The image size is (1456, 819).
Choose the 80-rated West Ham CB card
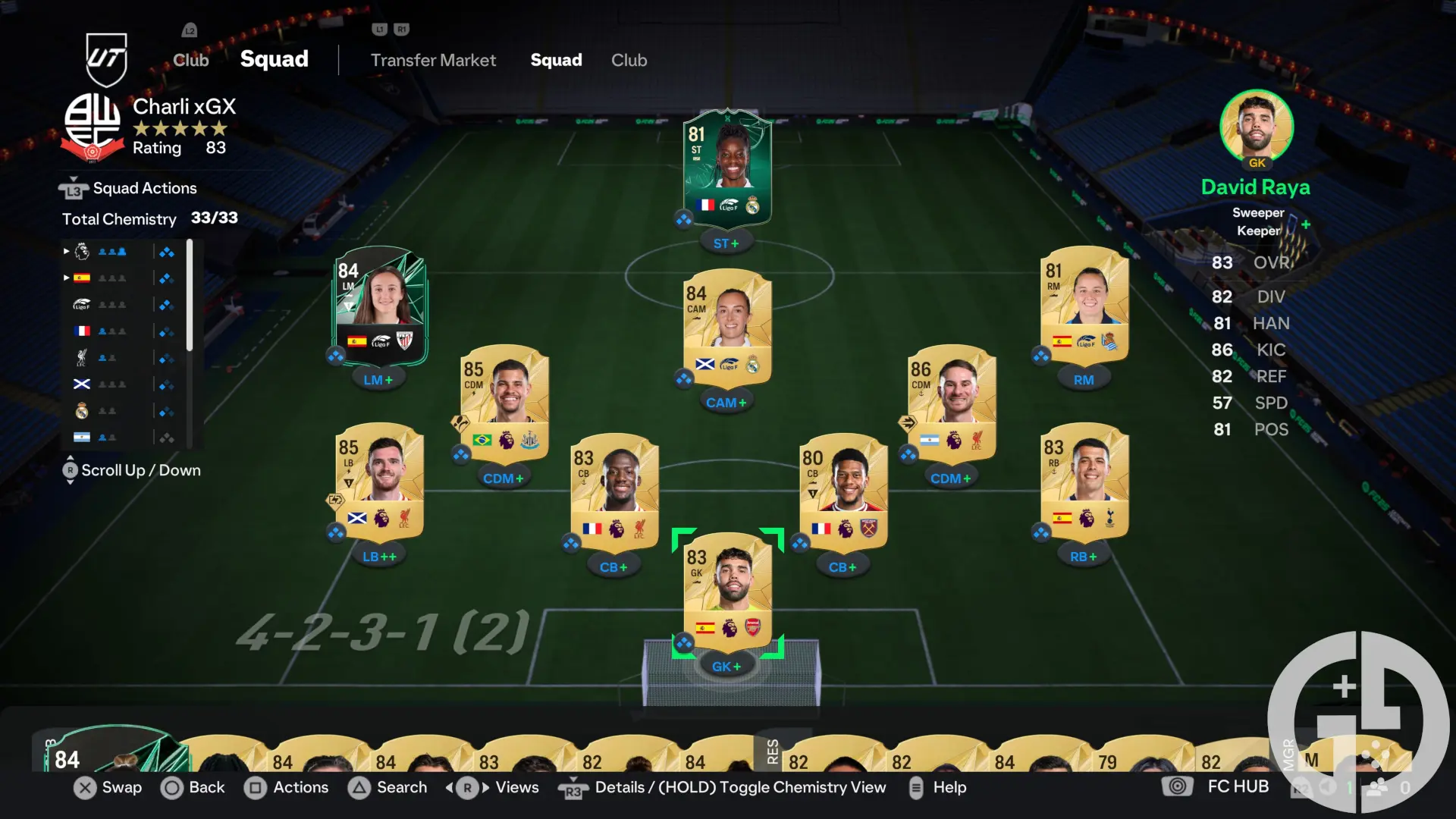(x=843, y=493)
